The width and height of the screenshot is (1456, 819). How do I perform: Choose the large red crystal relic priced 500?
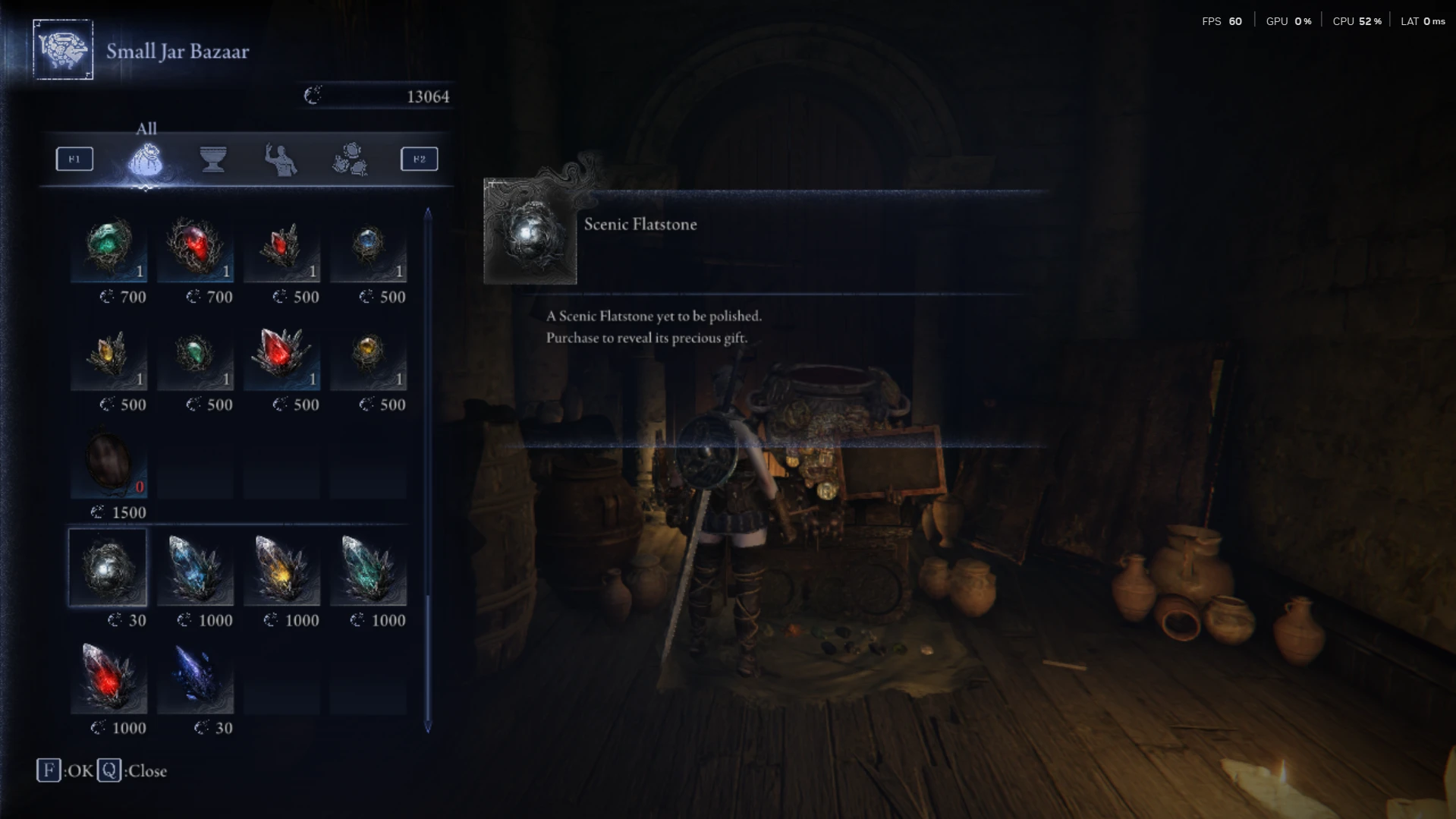coord(281,354)
